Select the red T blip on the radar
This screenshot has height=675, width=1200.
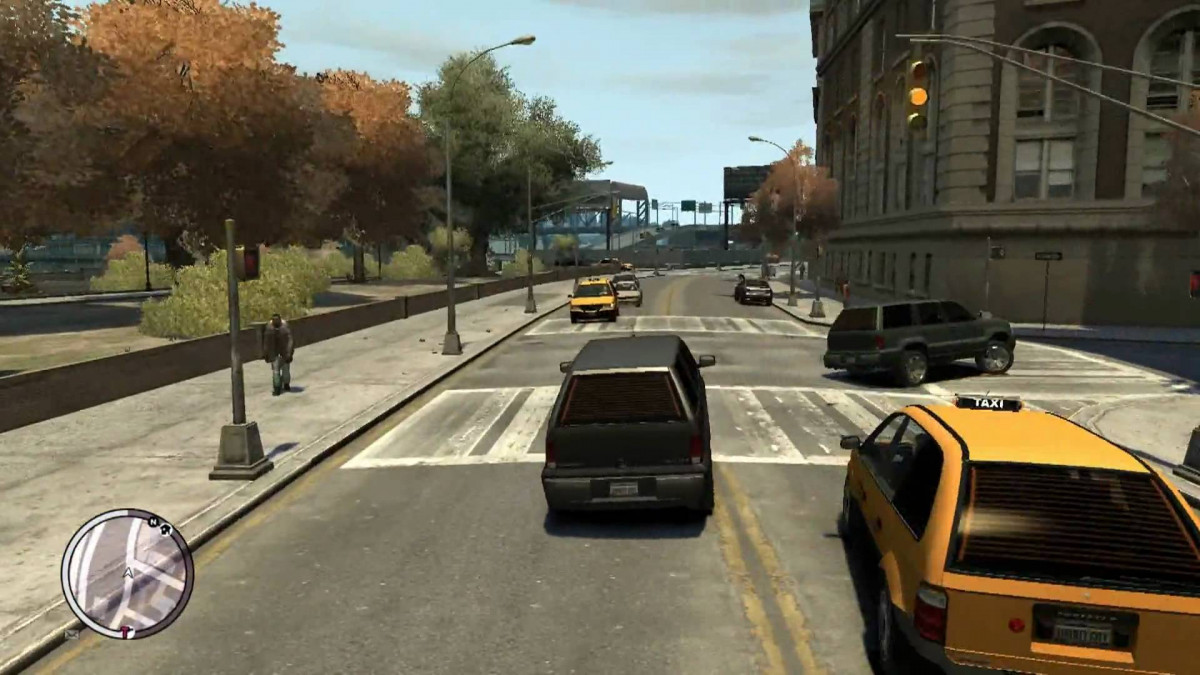click(126, 632)
